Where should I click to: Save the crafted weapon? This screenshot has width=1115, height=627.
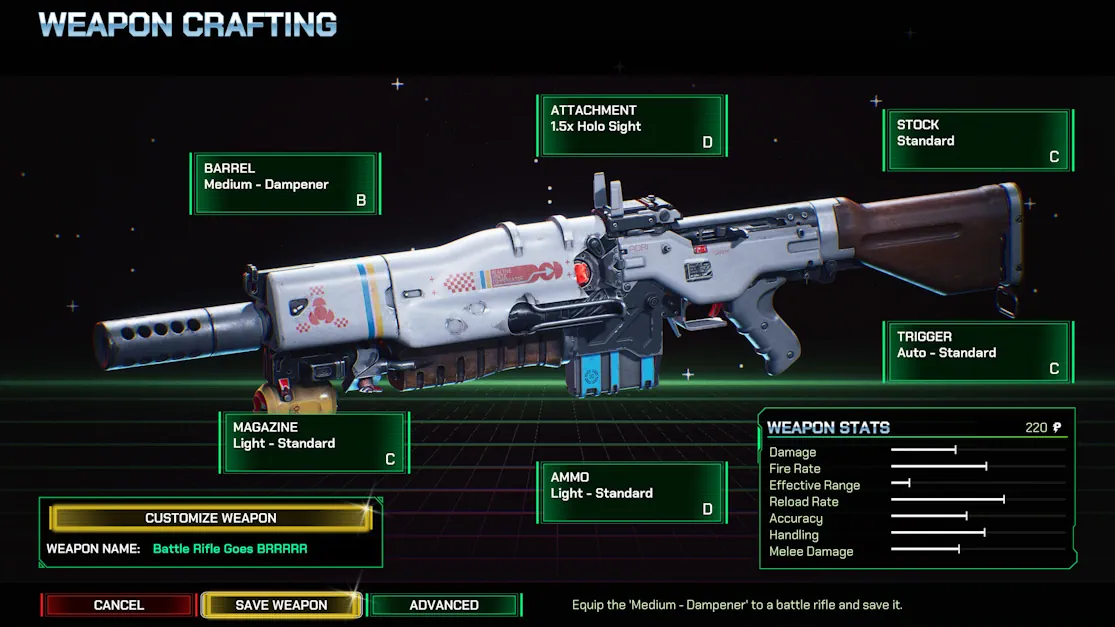pos(281,605)
